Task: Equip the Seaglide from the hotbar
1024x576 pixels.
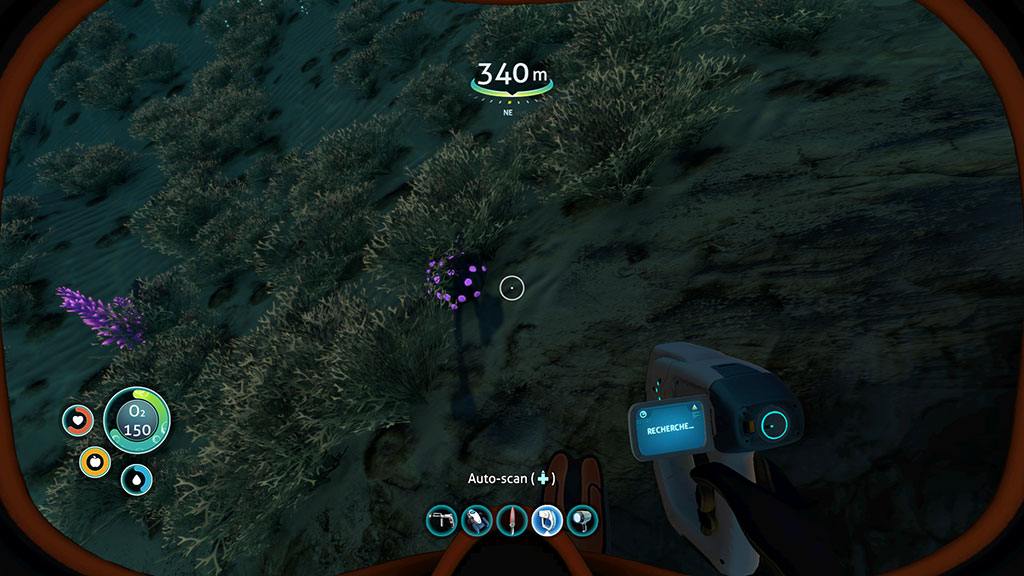Action: (x=477, y=520)
